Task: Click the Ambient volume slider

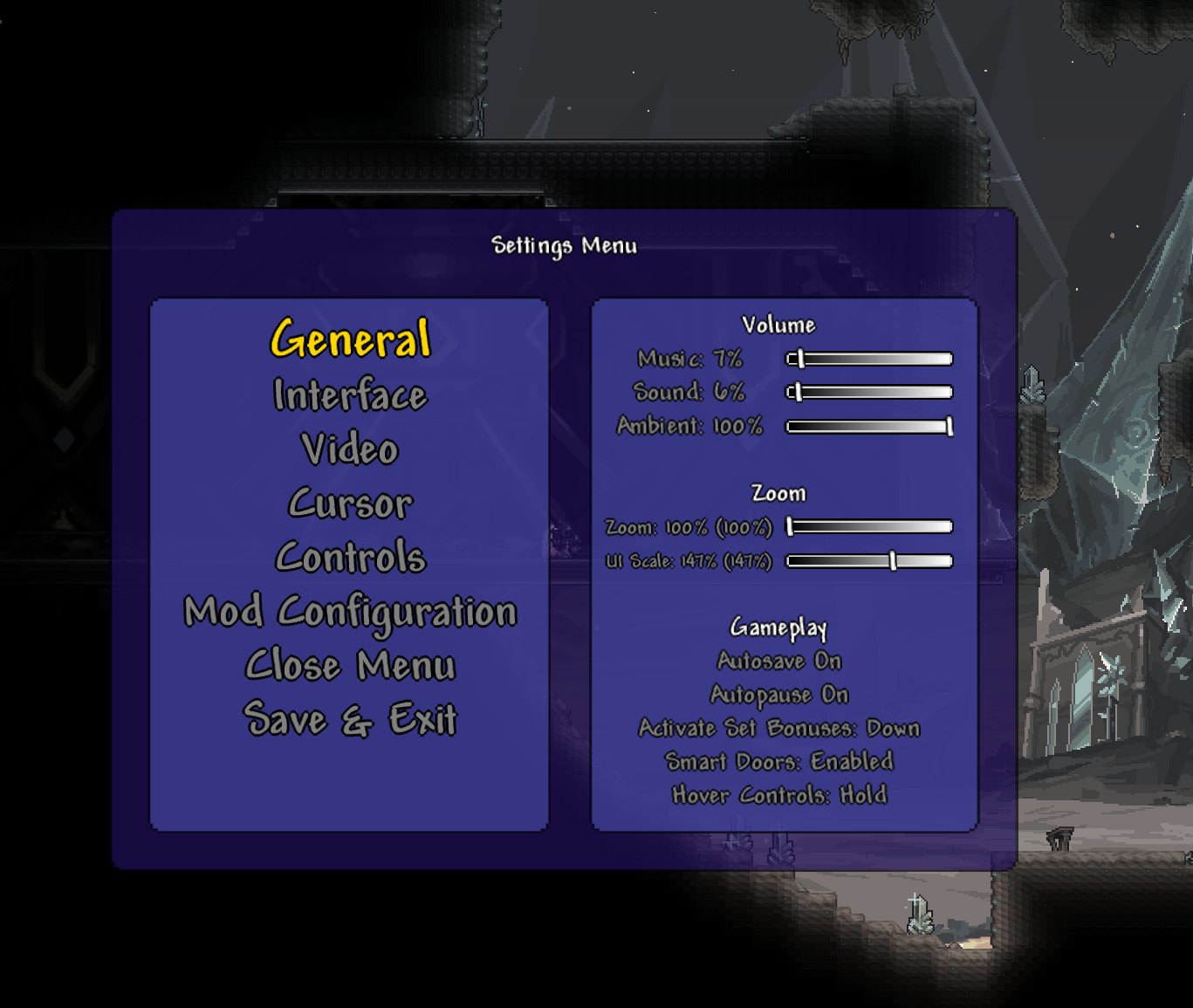Action: point(868,427)
